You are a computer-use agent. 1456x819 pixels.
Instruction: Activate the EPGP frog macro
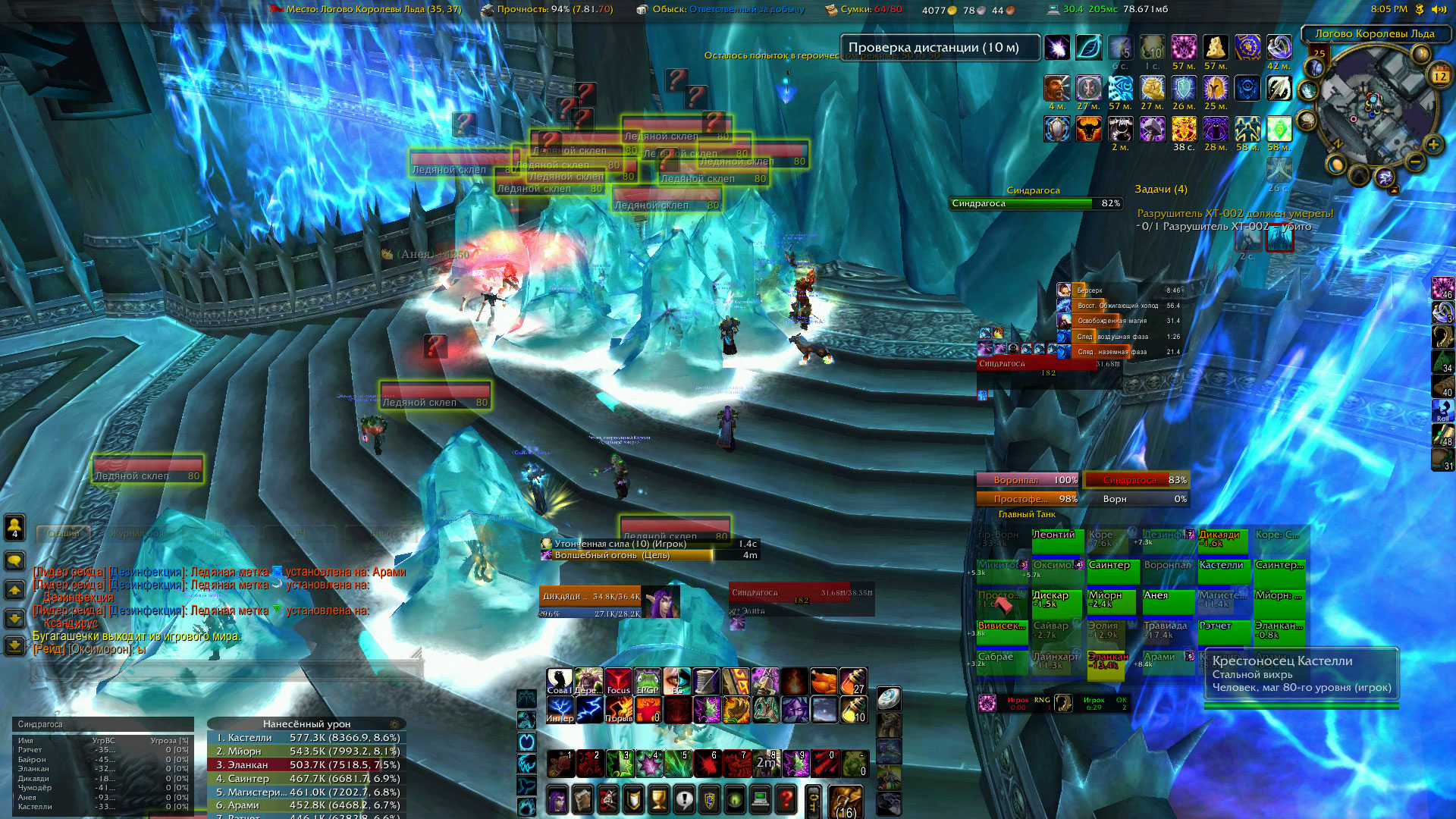tap(647, 682)
